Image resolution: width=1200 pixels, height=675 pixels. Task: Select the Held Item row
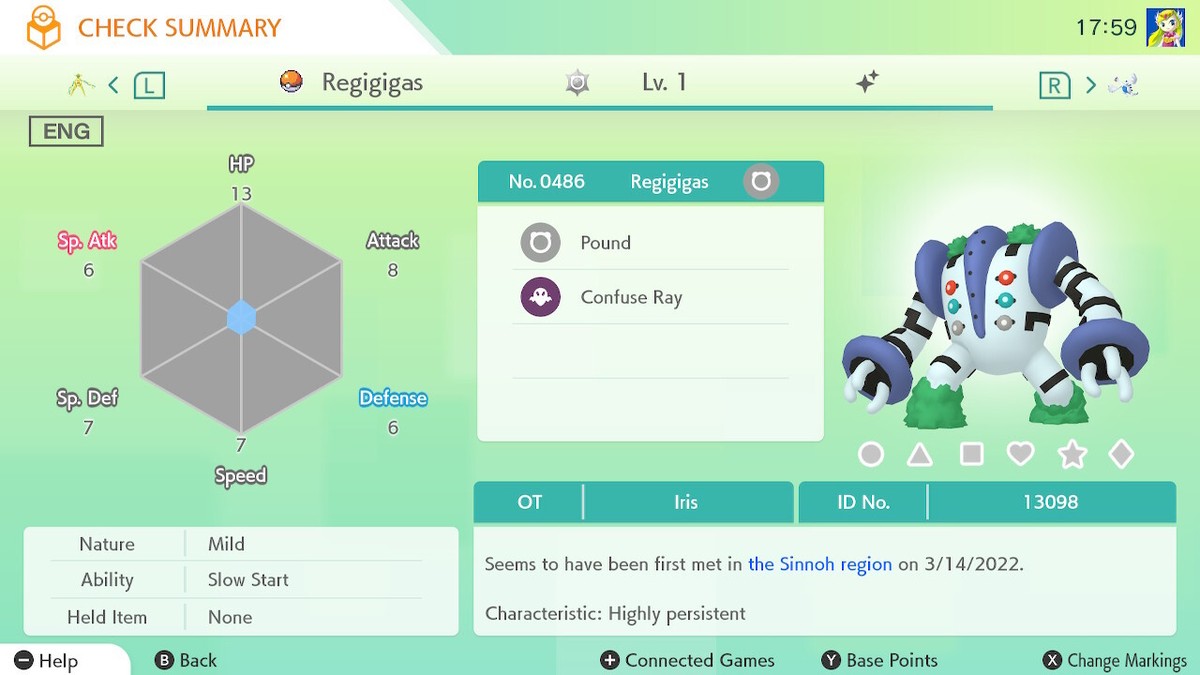(240, 617)
